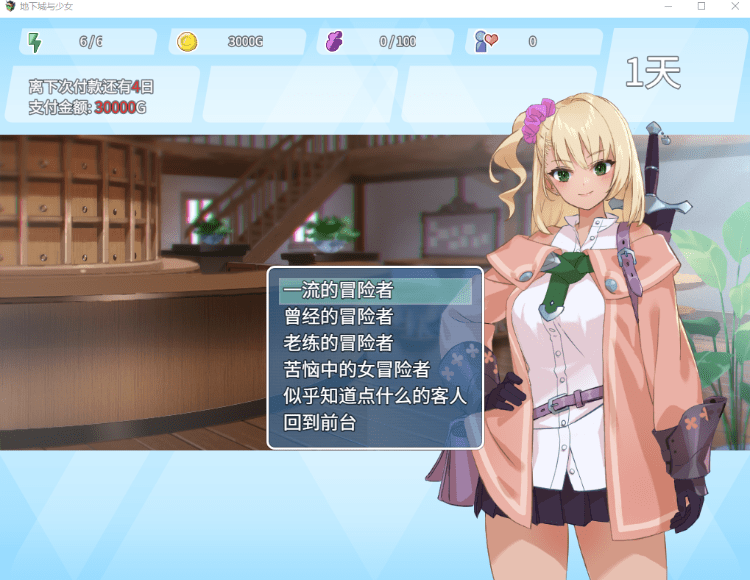This screenshot has height=580, width=750.
Task: Close the game window
Action: (733, 6)
